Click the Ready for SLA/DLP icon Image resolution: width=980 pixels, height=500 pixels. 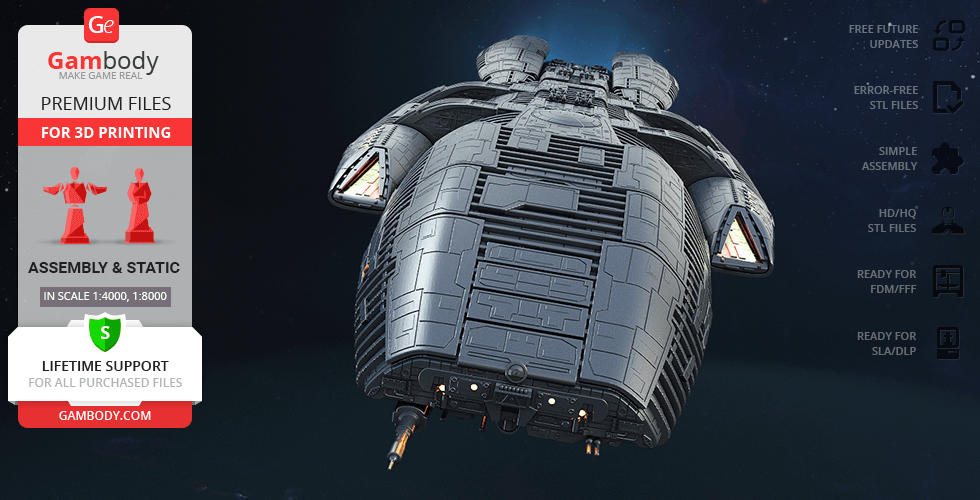point(947,343)
